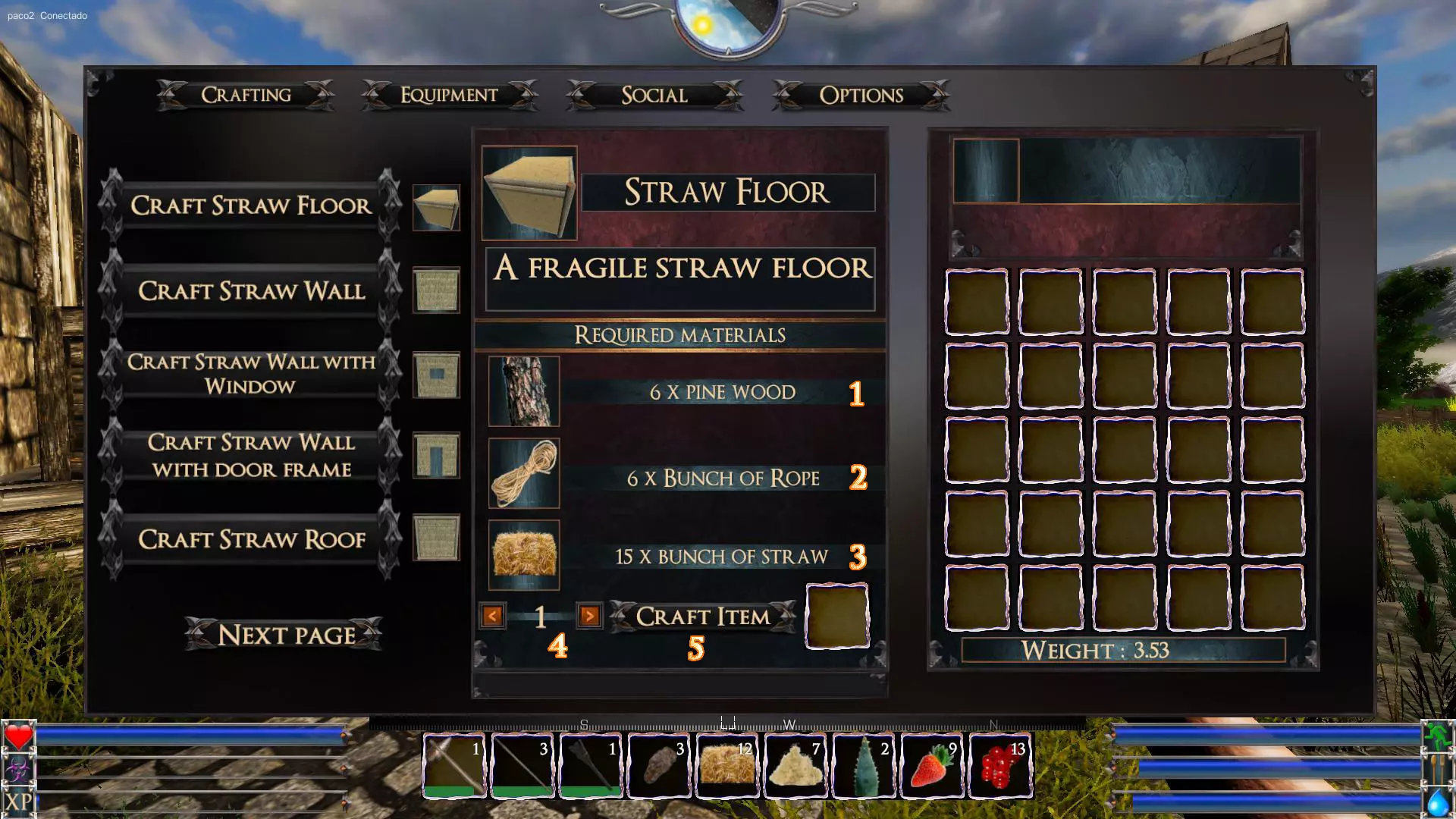Click the straw wall with window thumbnail
This screenshot has width=1456, height=819.
436,375
